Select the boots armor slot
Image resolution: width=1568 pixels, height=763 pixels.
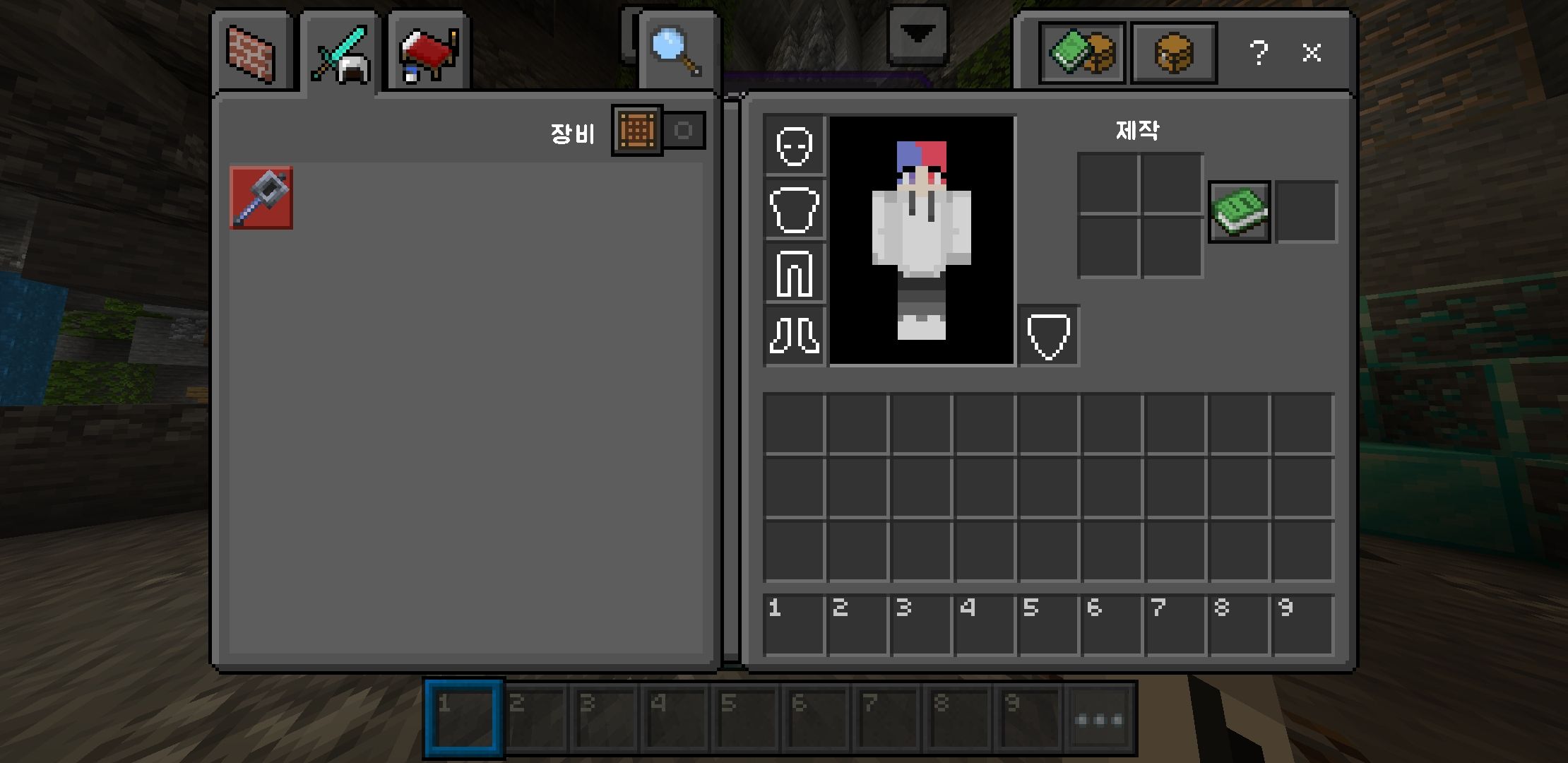click(795, 336)
